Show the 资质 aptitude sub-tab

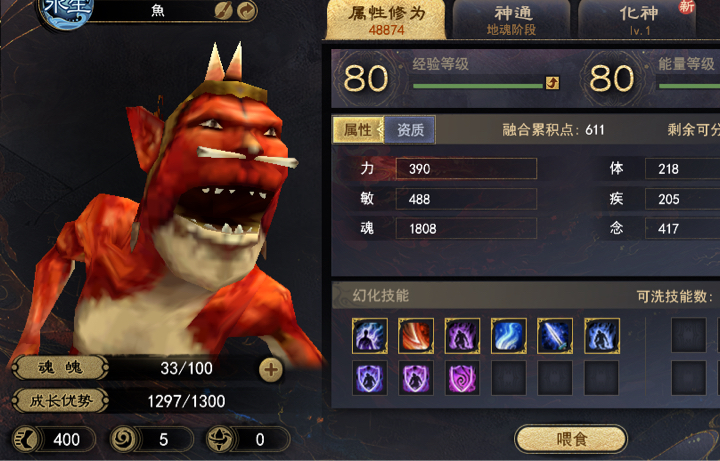(x=410, y=130)
